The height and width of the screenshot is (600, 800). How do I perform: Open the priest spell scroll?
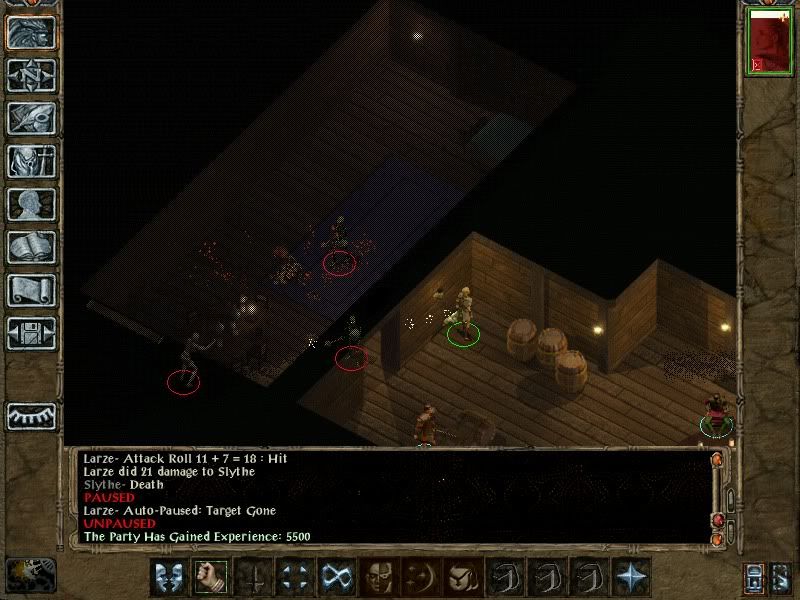(x=31, y=290)
